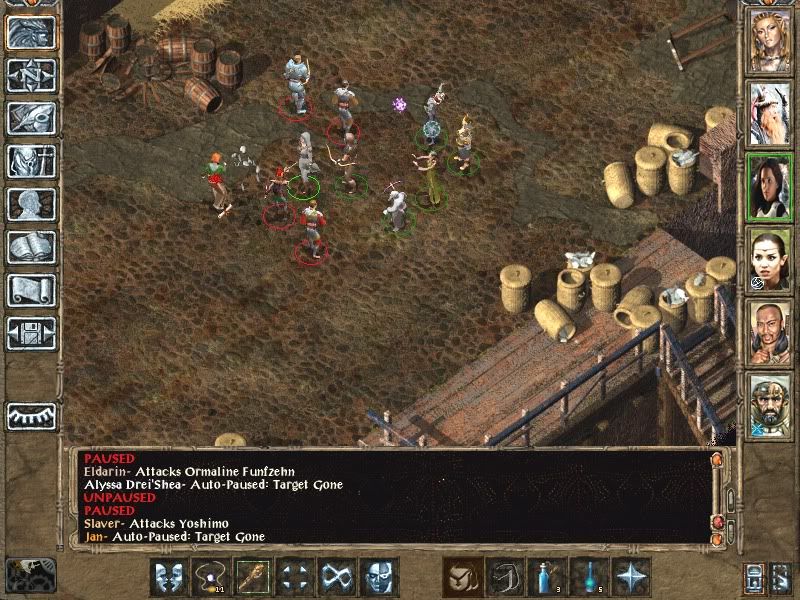Select the crowned blonde woman portrait
800x600 pixels.
768,40
